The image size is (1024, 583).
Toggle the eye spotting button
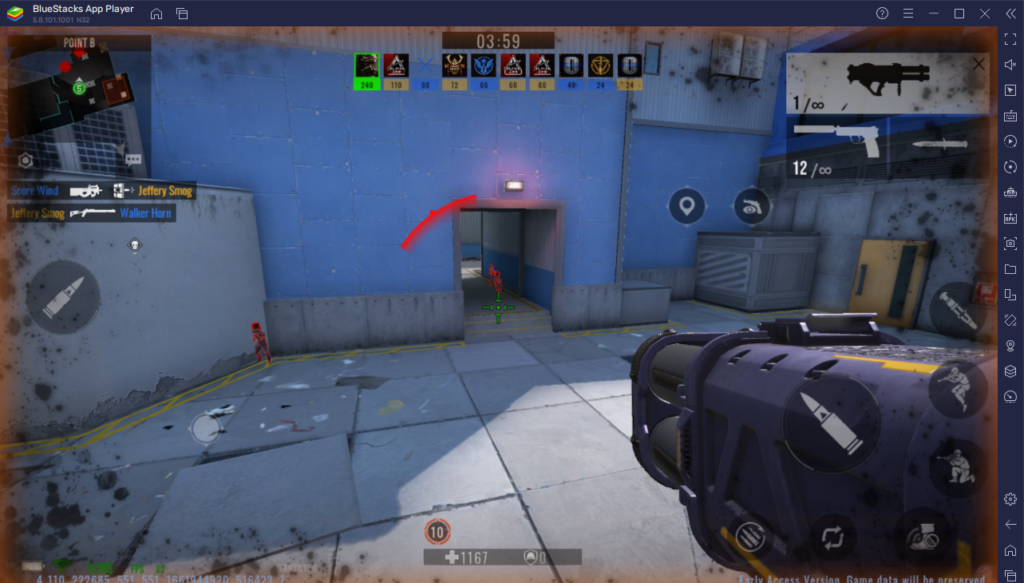pos(751,207)
